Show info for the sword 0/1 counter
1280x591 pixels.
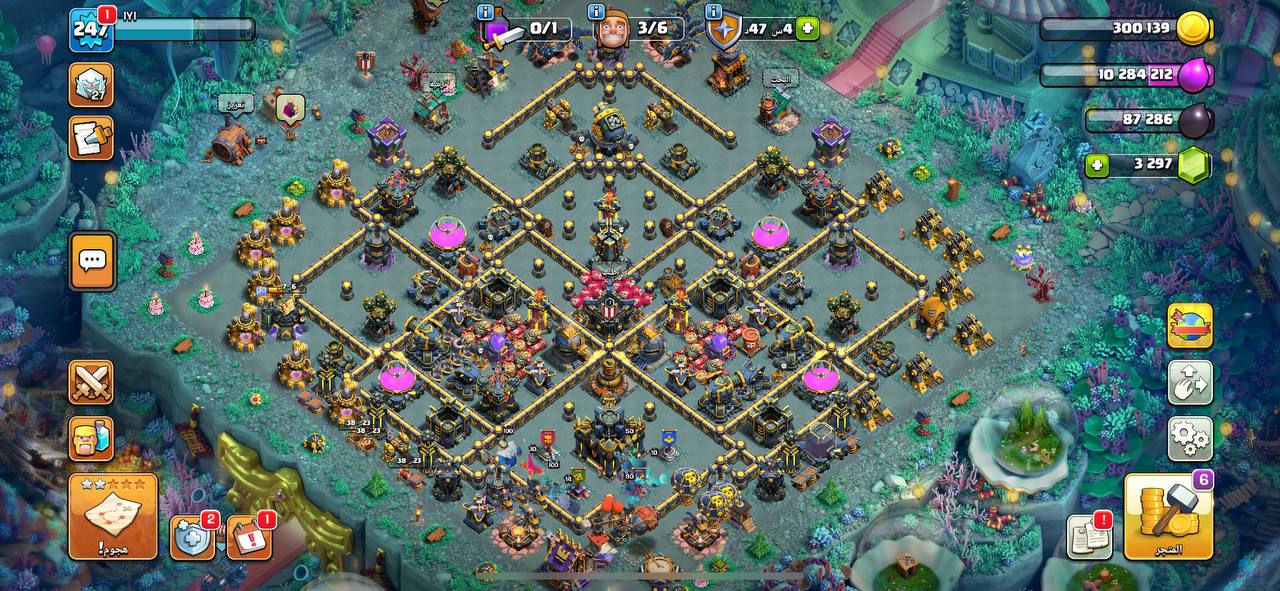(486, 12)
